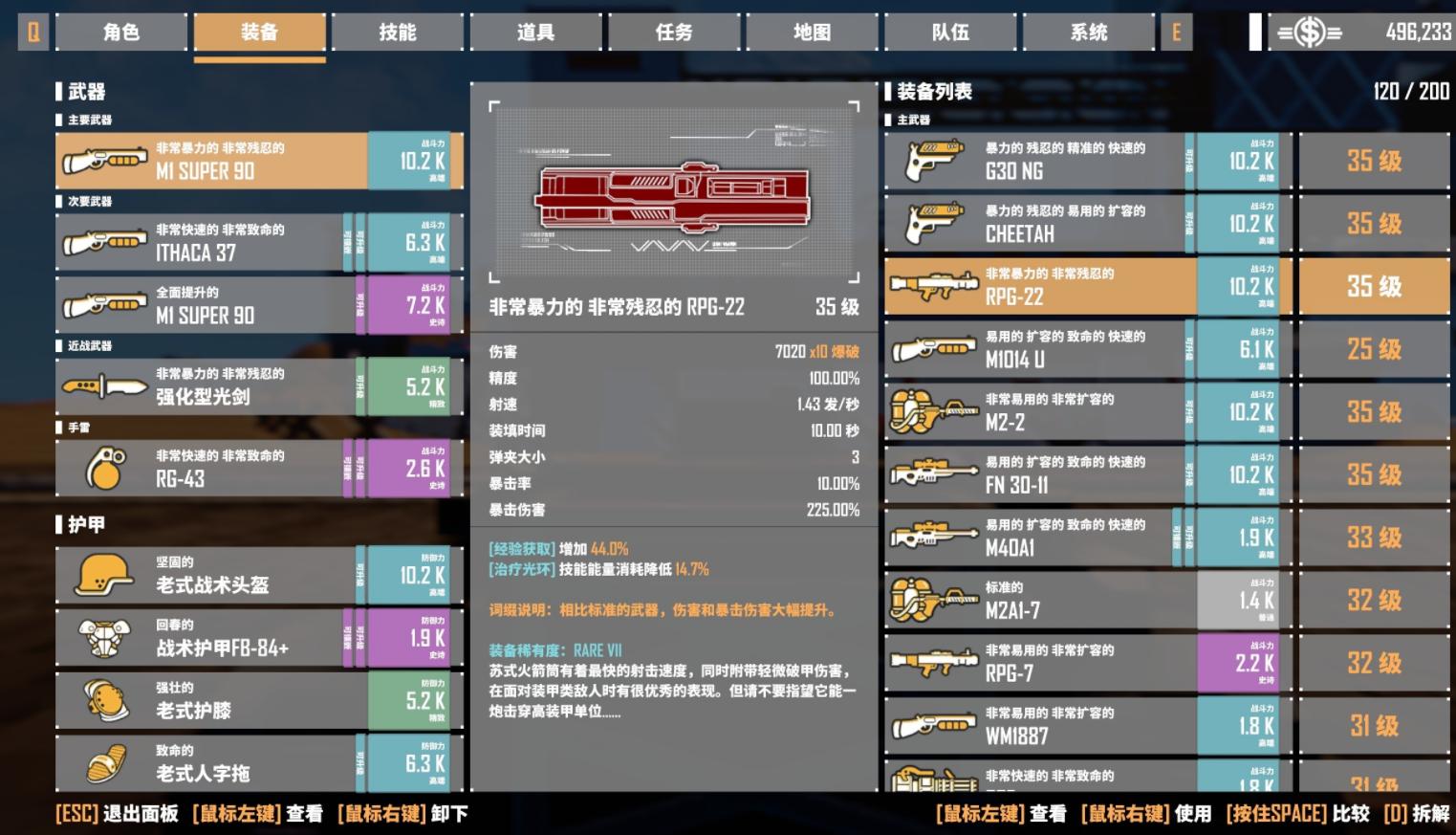Click the 老式人字拖 slipper icon

105,762
